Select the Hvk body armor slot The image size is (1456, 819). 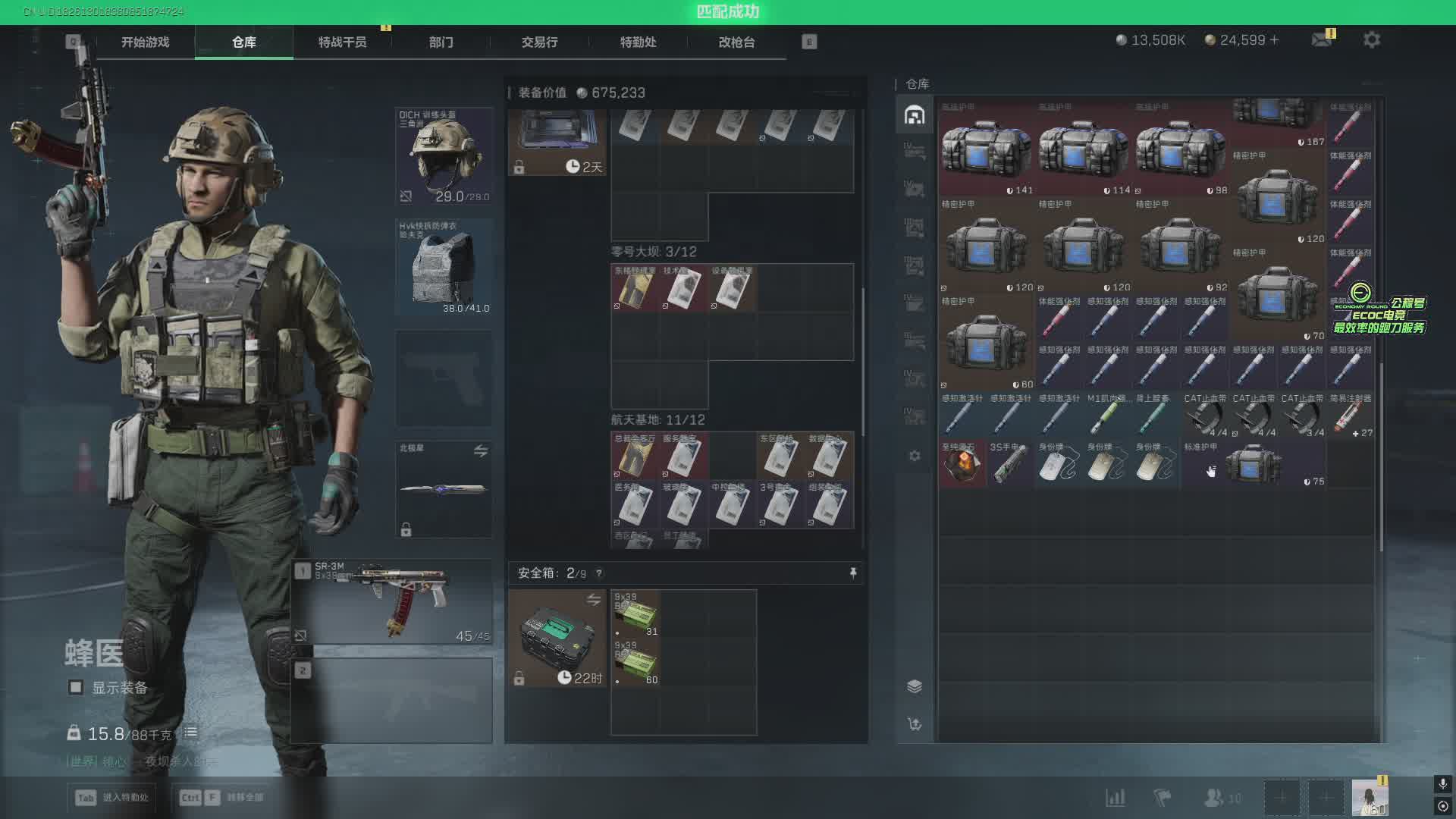click(444, 267)
